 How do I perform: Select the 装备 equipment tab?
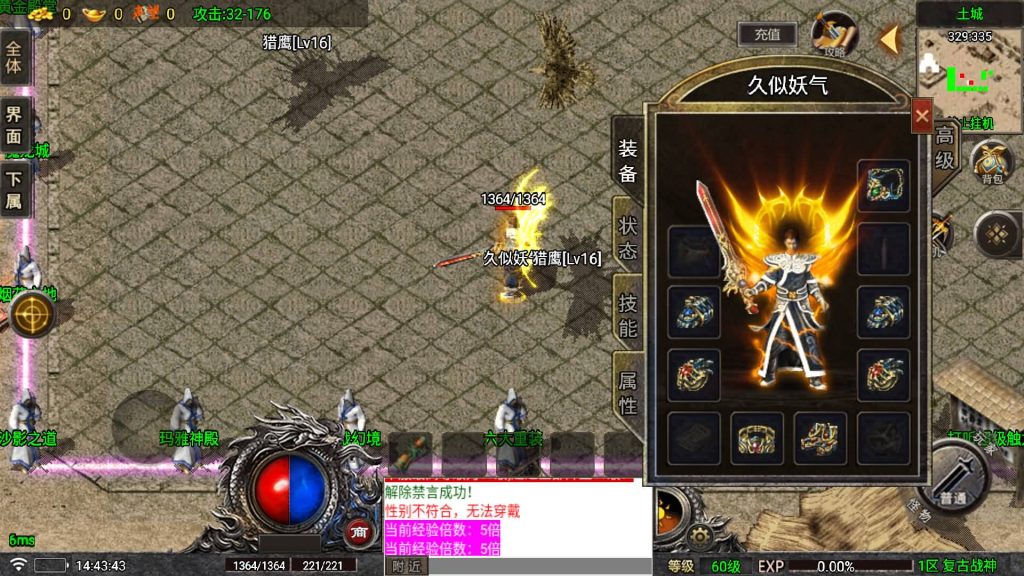point(627,160)
